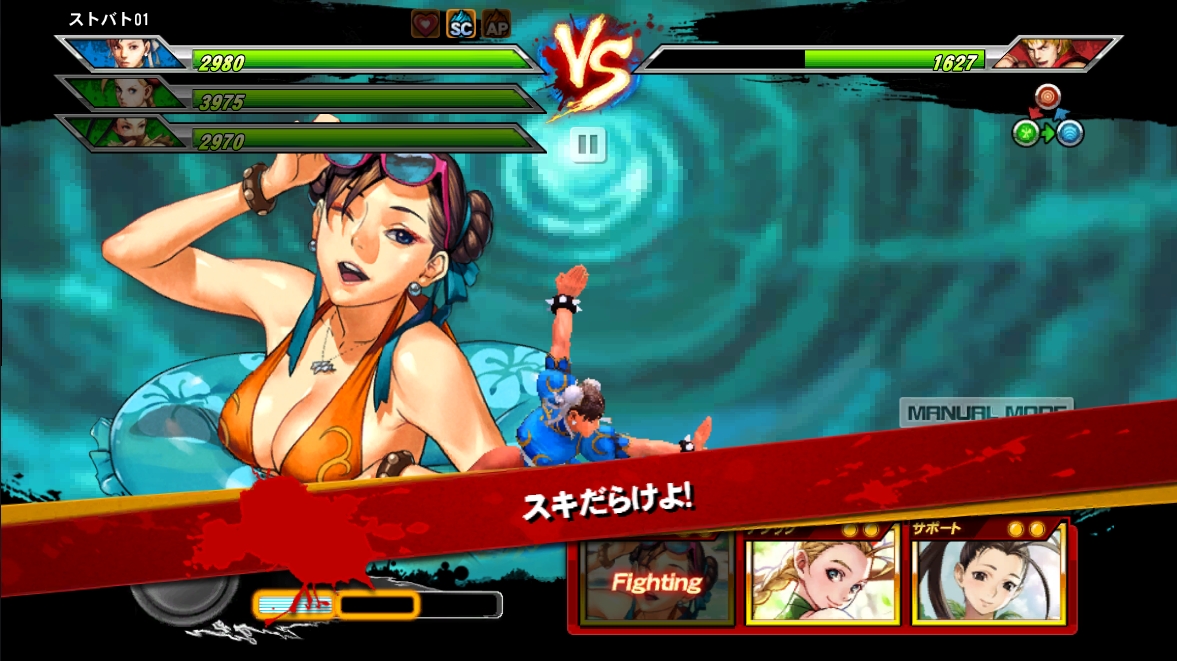Select the third team portrait with 2970 HP

(129, 134)
